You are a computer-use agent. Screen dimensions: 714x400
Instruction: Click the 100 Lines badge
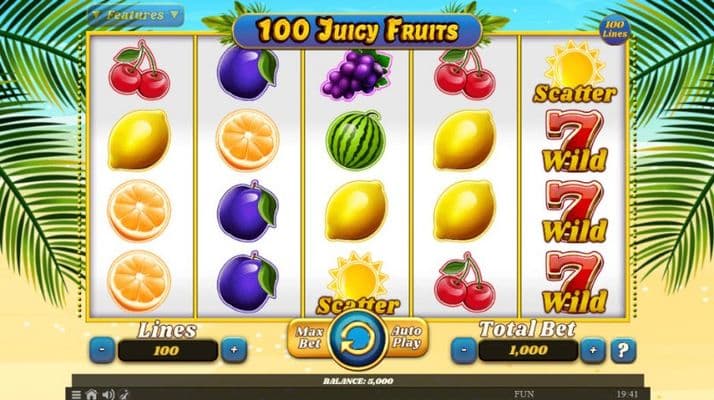pos(616,29)
